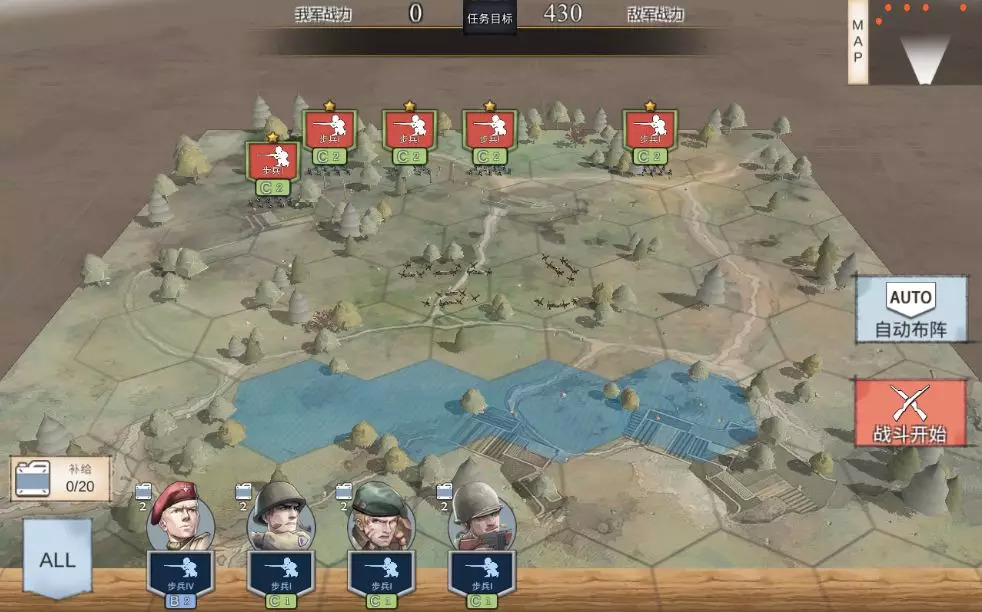Open the minimap view
This screenshot has width=982, height=612.
[924, 42]
